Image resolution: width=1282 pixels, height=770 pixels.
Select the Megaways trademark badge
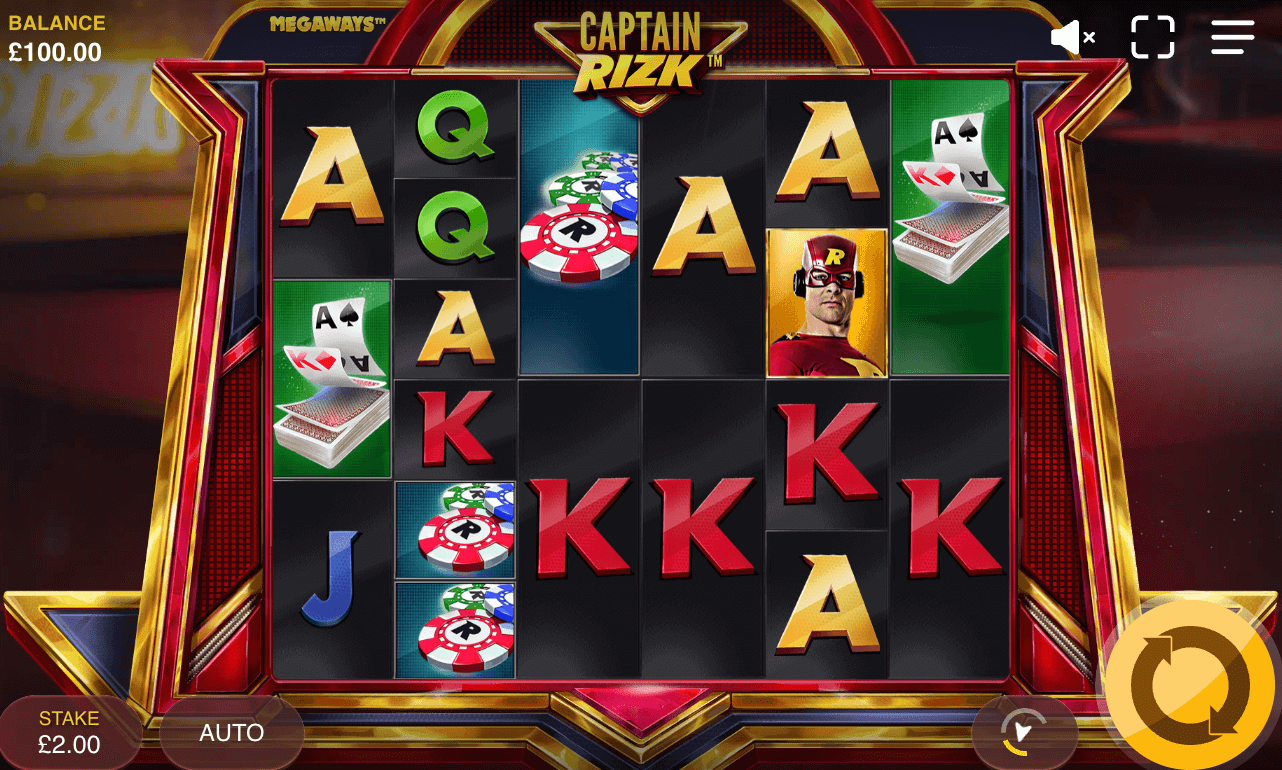pos(327,25)
